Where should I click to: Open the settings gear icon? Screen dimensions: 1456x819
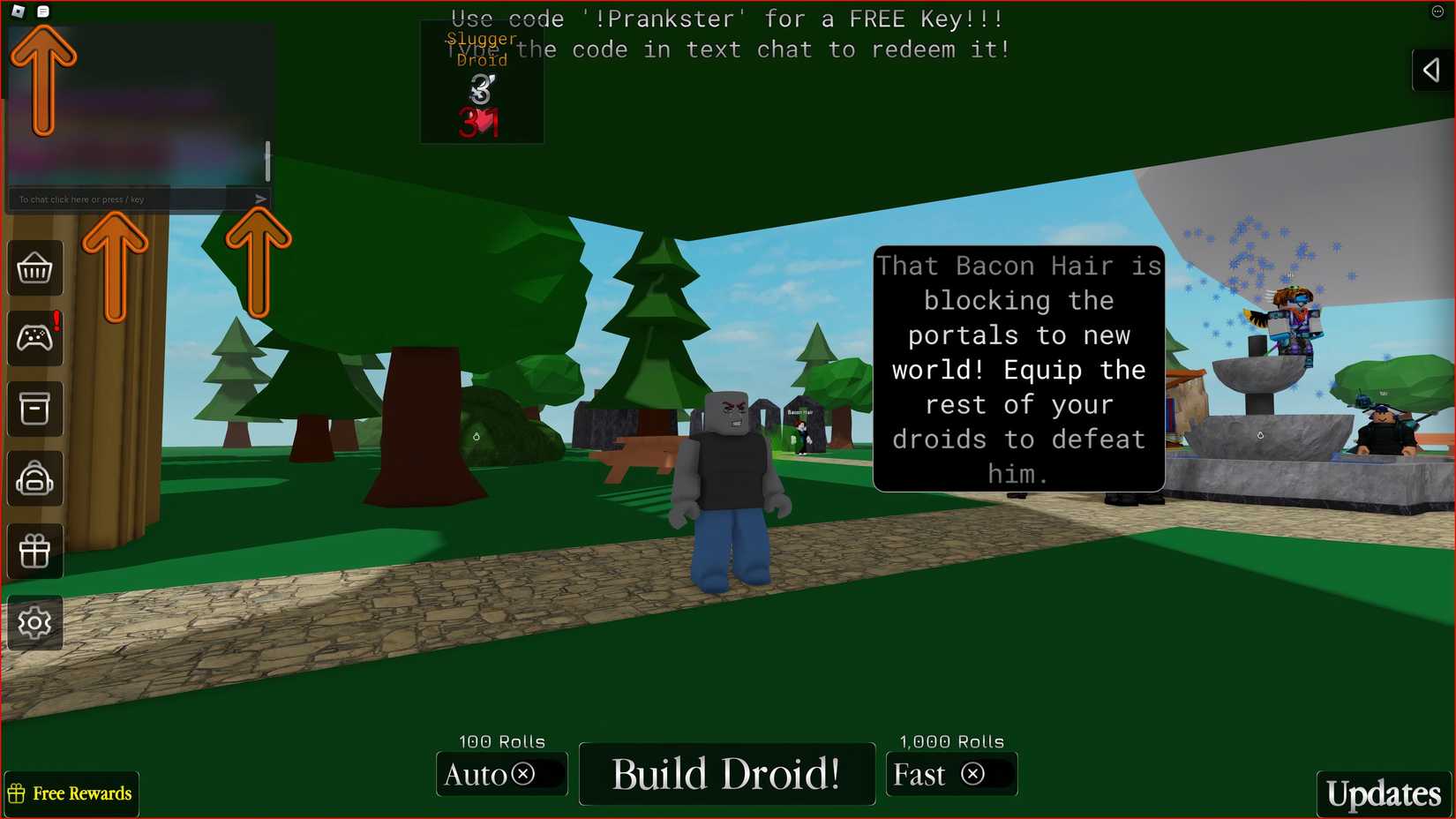point(35,622)
